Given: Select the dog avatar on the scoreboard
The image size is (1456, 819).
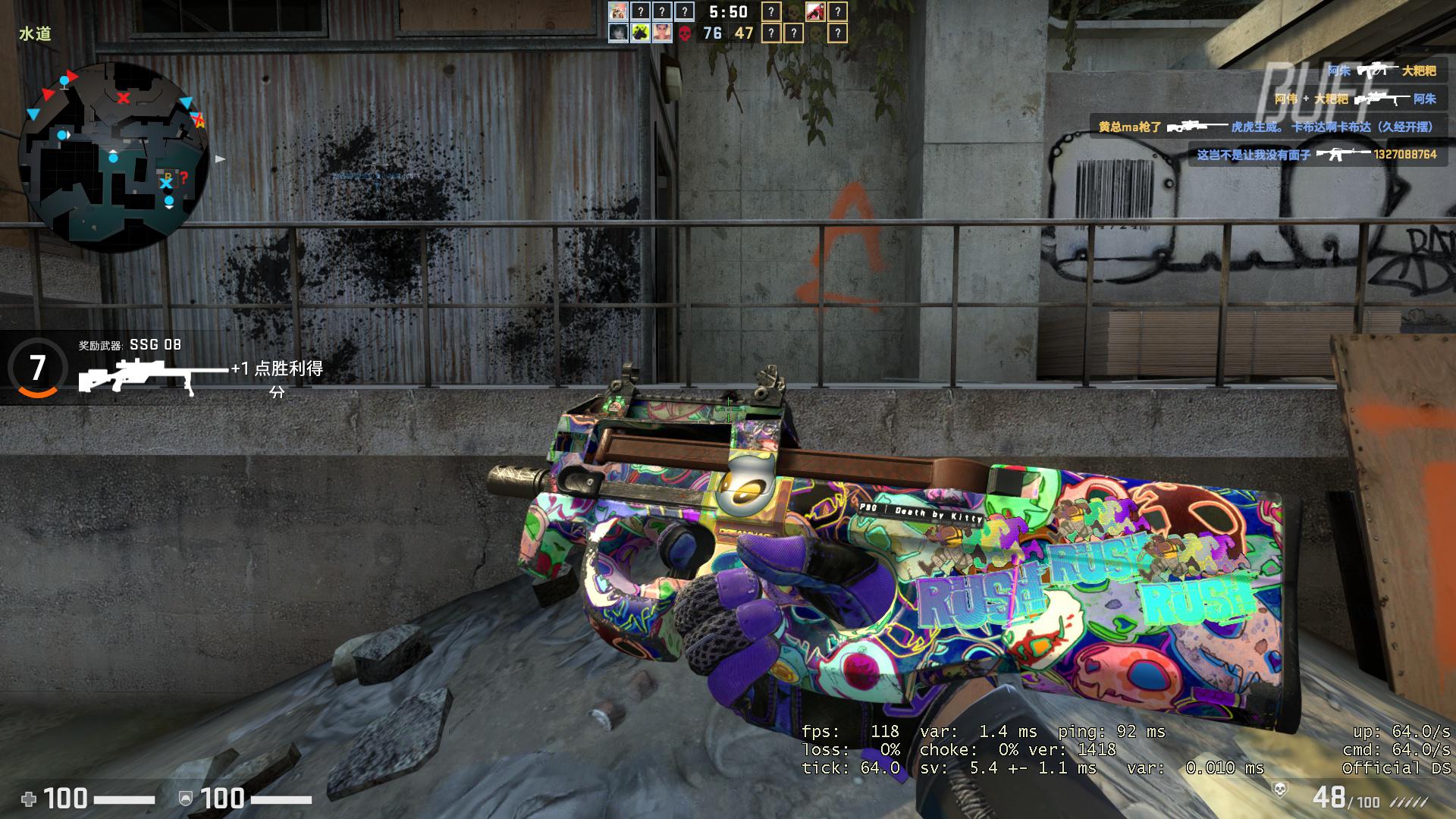Looking at the screenshot, I should point(618,11).
